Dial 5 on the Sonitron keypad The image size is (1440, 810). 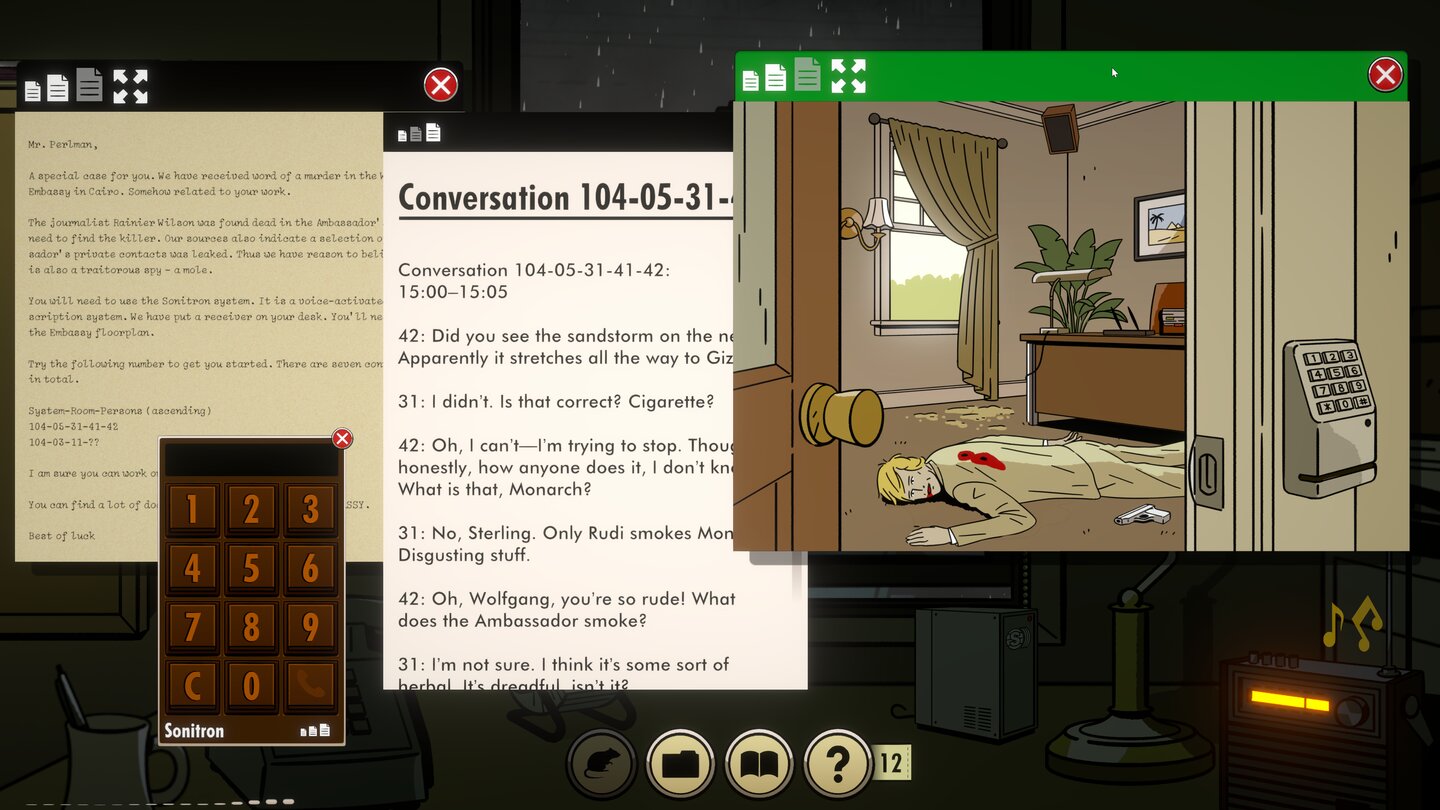(251, 569)
